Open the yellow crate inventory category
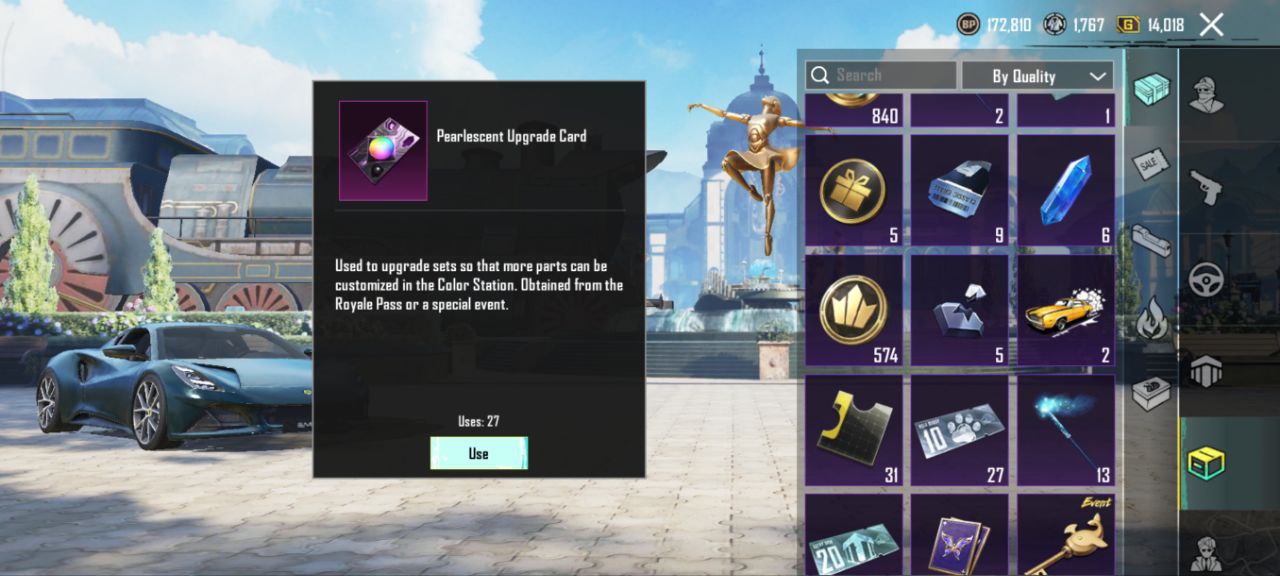 tap(1206, 464)
